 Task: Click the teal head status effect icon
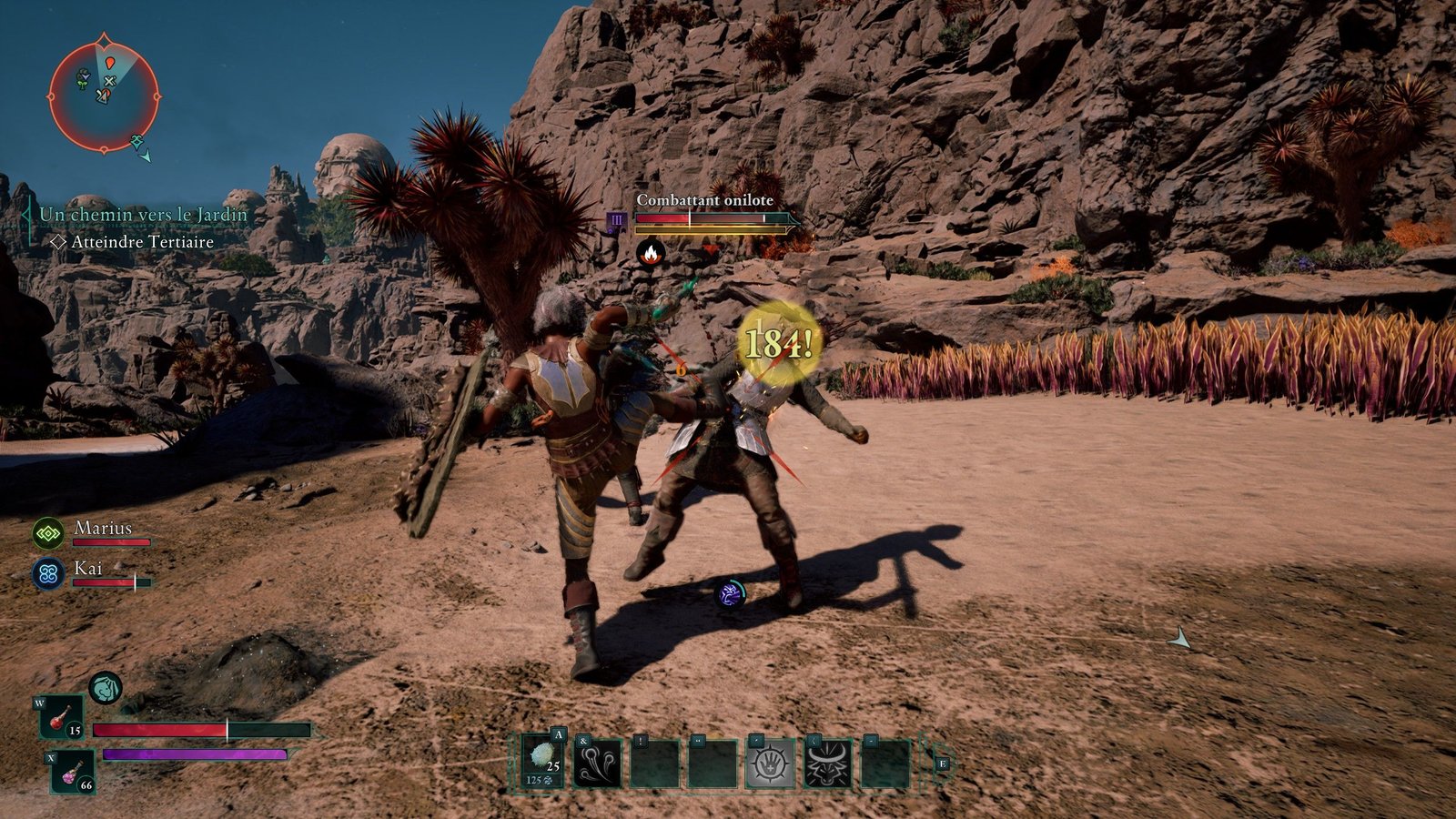tap(106, 688)
